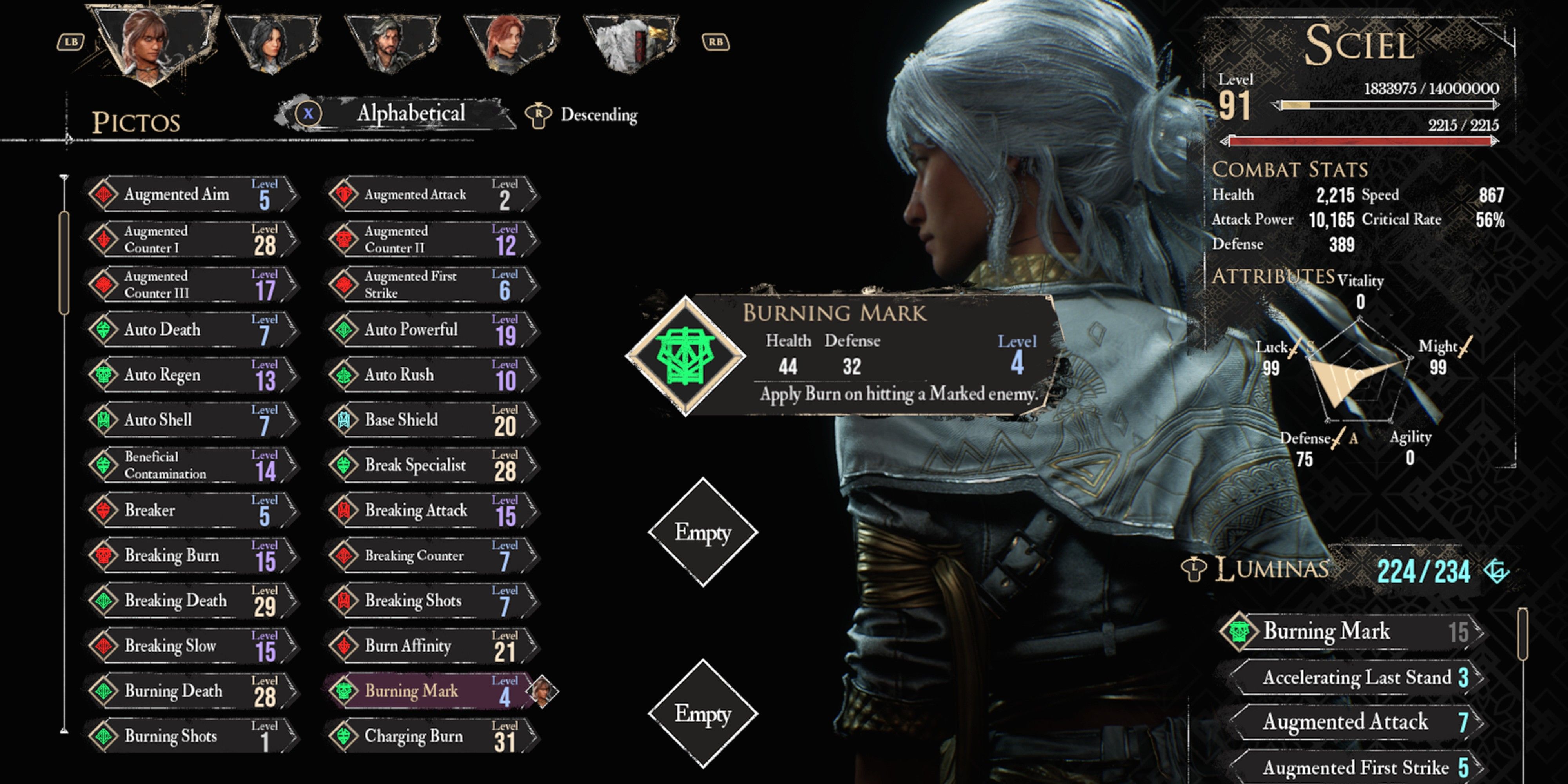Select the Burning Mark picto in the list
Viewport: 1568px width, 784px height.
[429, 691]
